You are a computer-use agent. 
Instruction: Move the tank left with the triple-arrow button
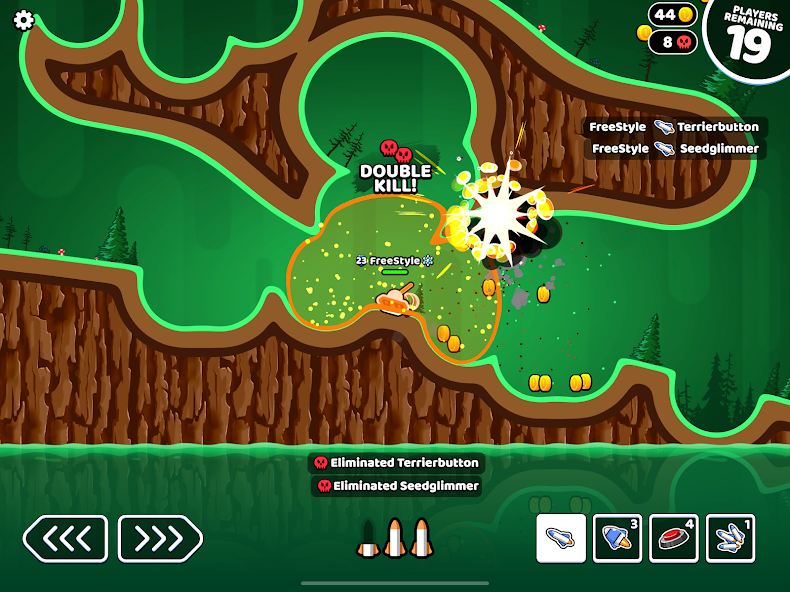[x=65, y=539]
